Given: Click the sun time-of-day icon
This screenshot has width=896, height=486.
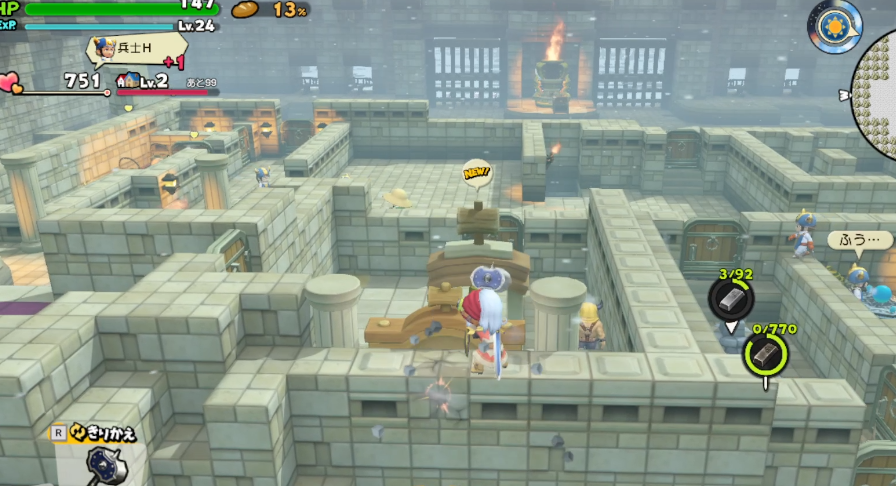Looking at the screenshot, I should click(834, 25).
